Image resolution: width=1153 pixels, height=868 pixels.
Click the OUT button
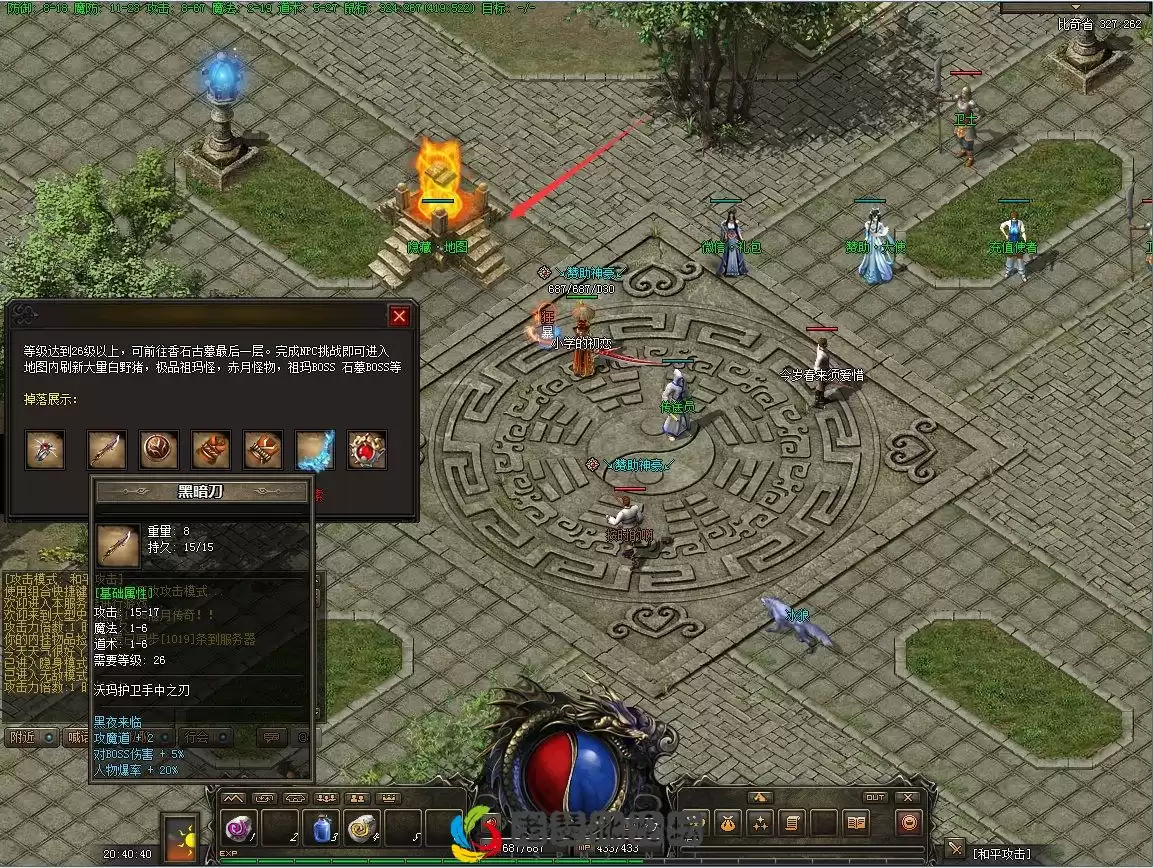pyautogui.click(x=875, y=797)
